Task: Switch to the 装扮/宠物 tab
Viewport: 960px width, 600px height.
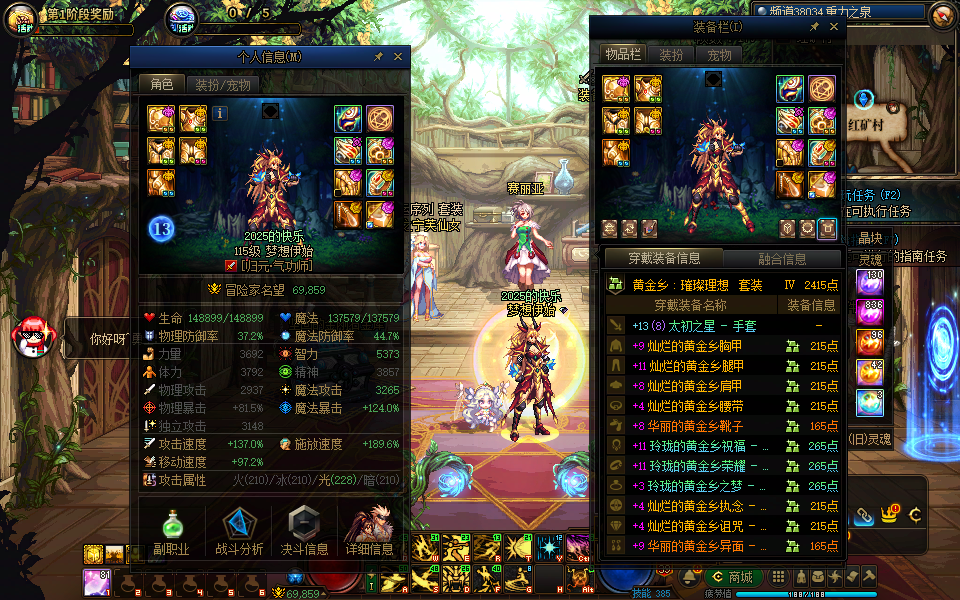Action: click(x=222, y=85)
